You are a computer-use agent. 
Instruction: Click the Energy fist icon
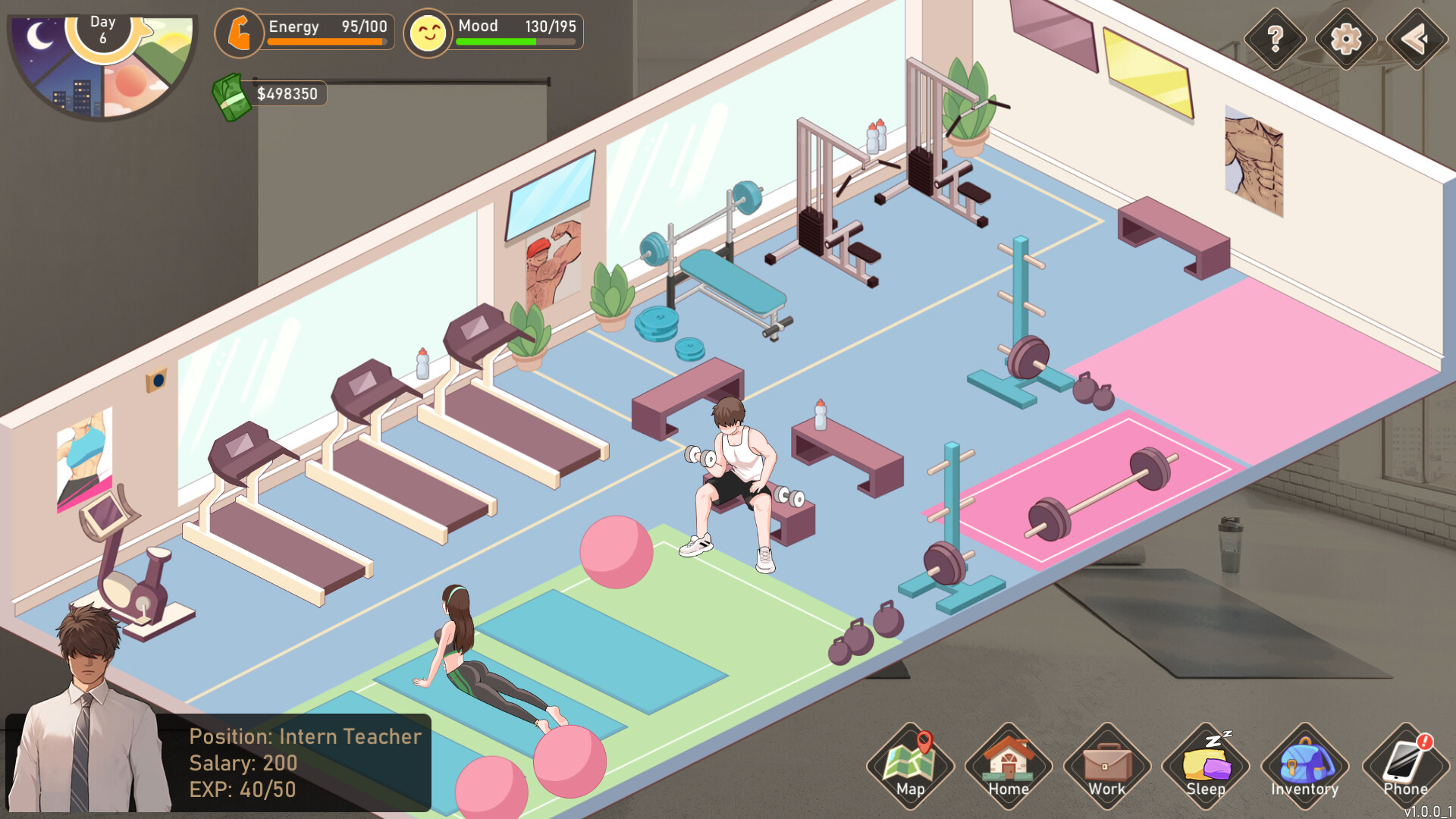(240, 33)
